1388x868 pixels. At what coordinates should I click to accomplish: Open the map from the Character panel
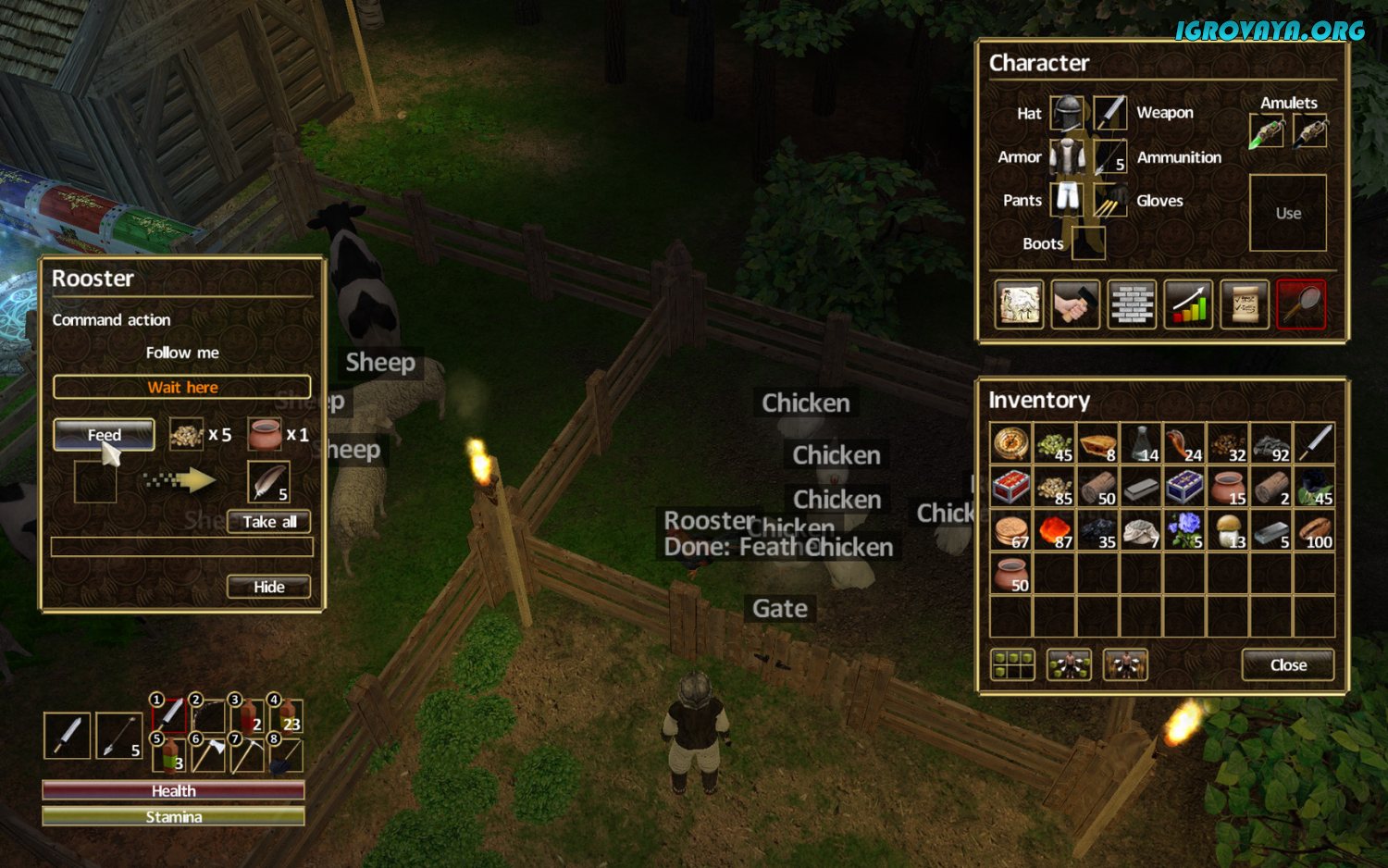click(x=1019, y=304)
